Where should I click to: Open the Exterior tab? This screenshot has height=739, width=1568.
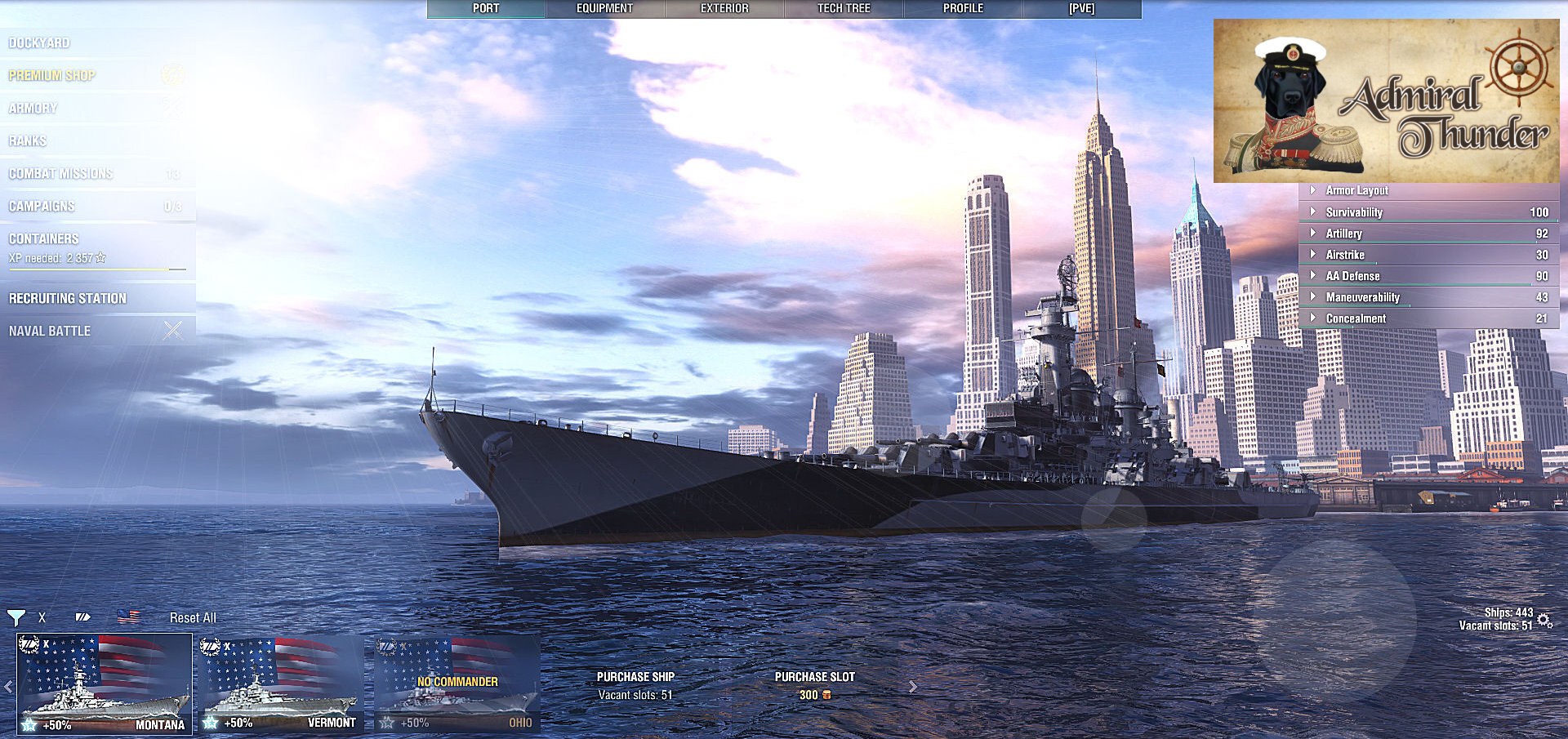[724, 9]
